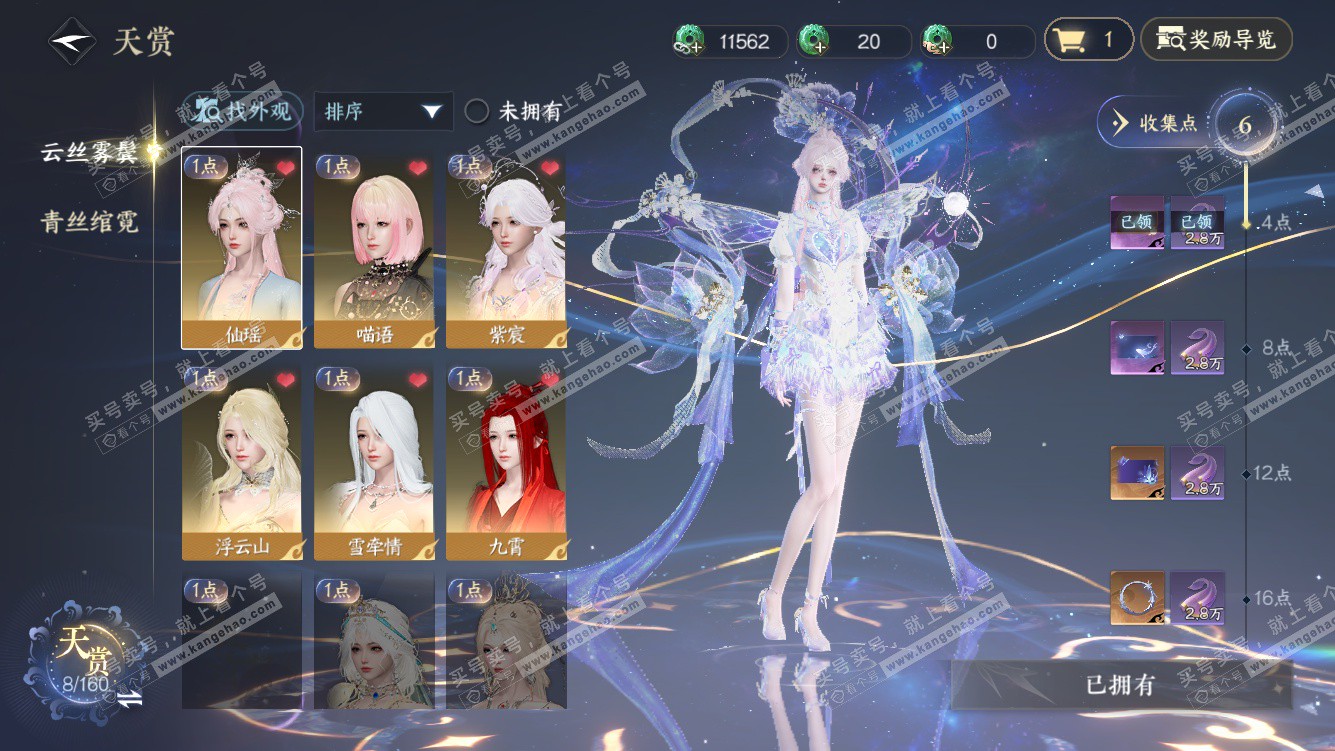Open the 奖励导览 reward guide
Viewport: 1335px width, 751px height.
(1216, 40)
